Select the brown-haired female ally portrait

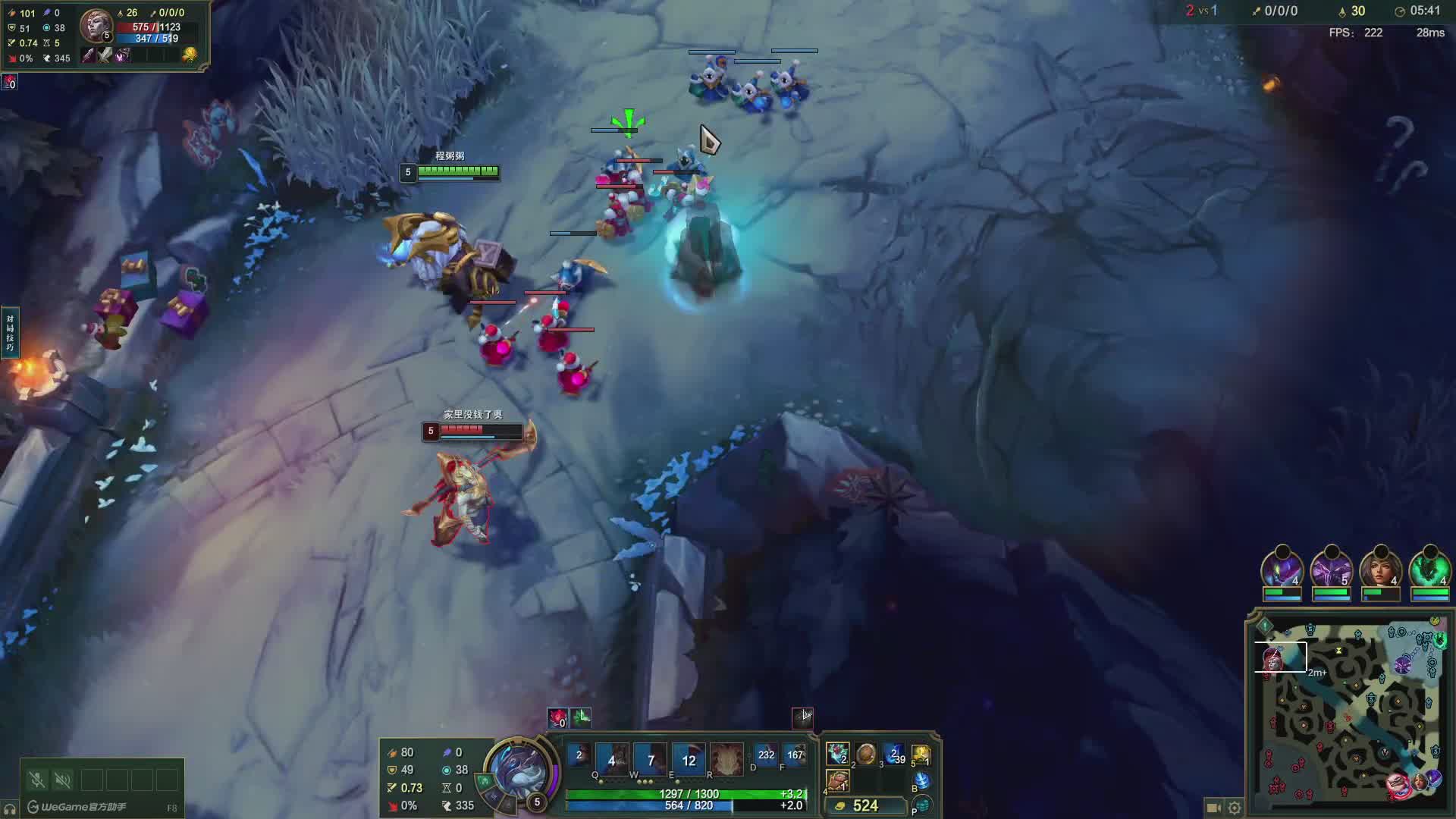click(1380, 569)
